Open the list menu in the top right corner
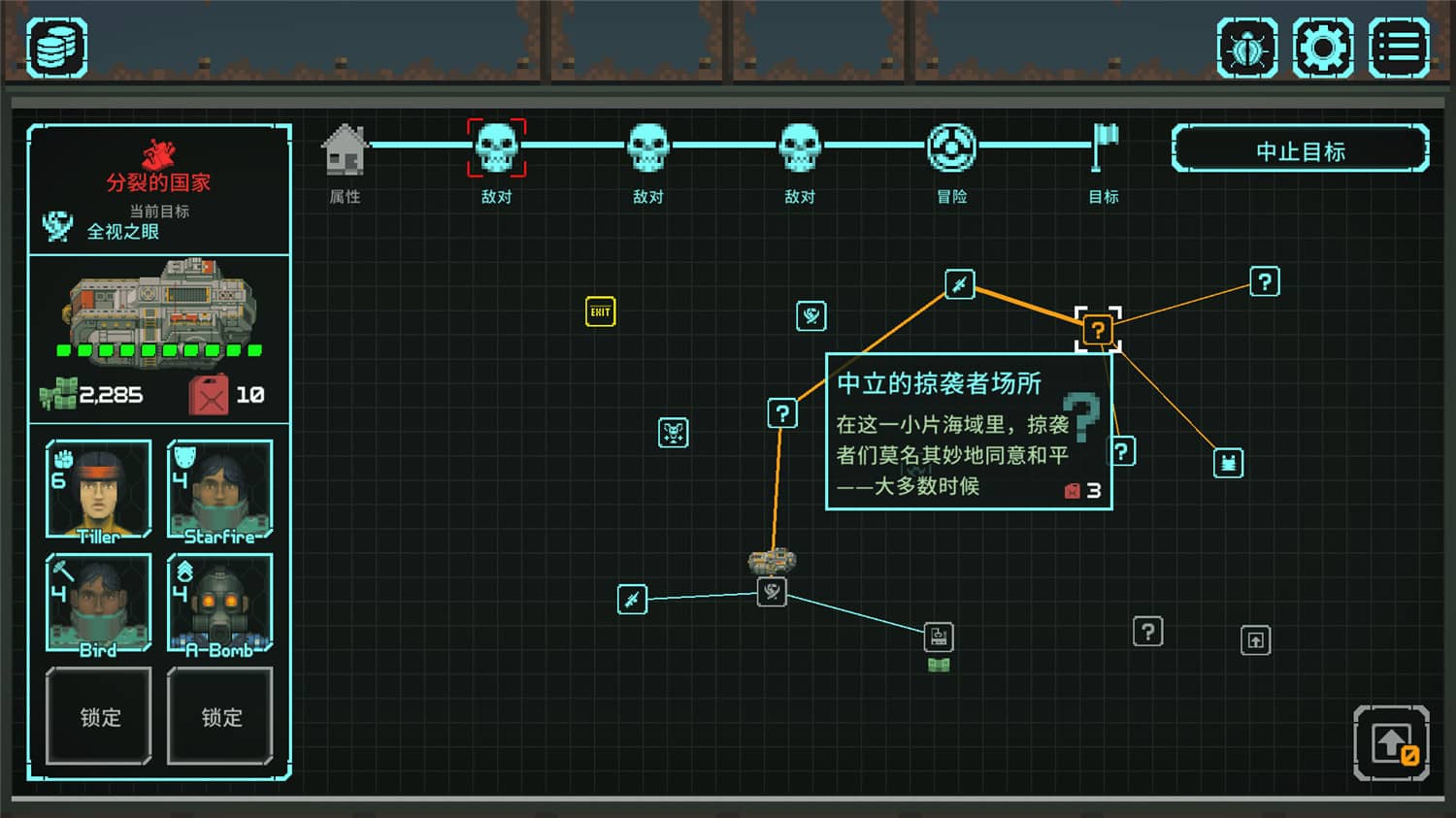 click(x=1398, y=45)
